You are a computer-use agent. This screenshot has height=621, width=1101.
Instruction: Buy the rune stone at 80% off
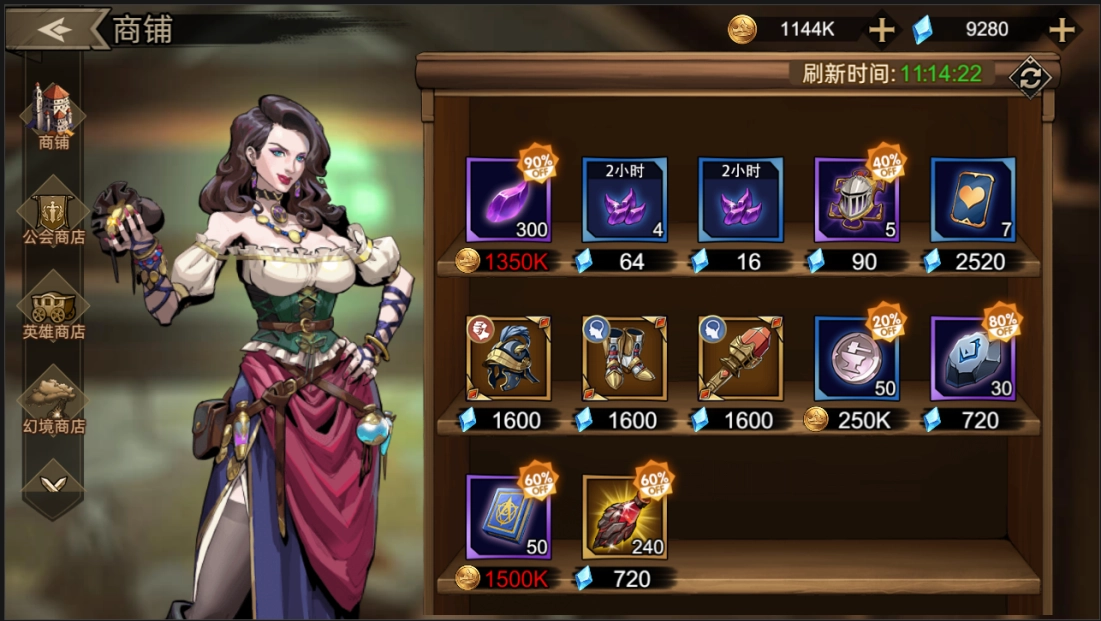pos(972,358)
